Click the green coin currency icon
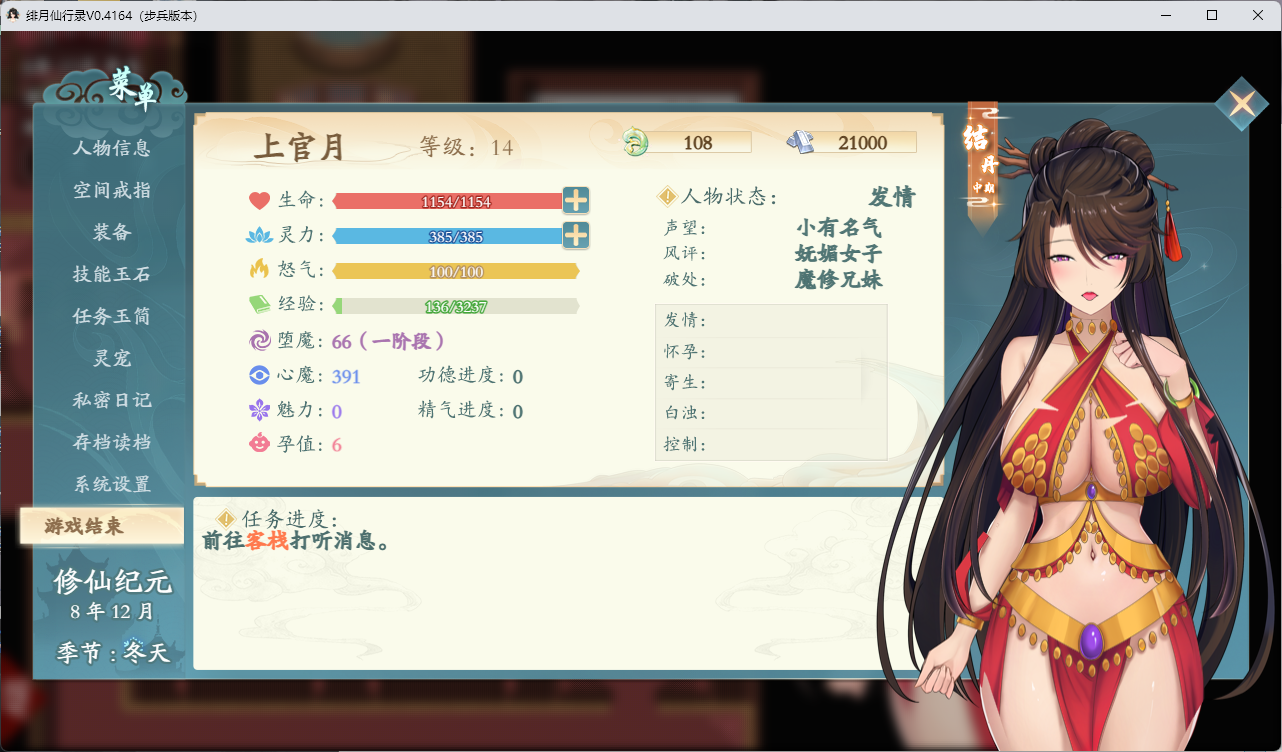 coord(634,141)
